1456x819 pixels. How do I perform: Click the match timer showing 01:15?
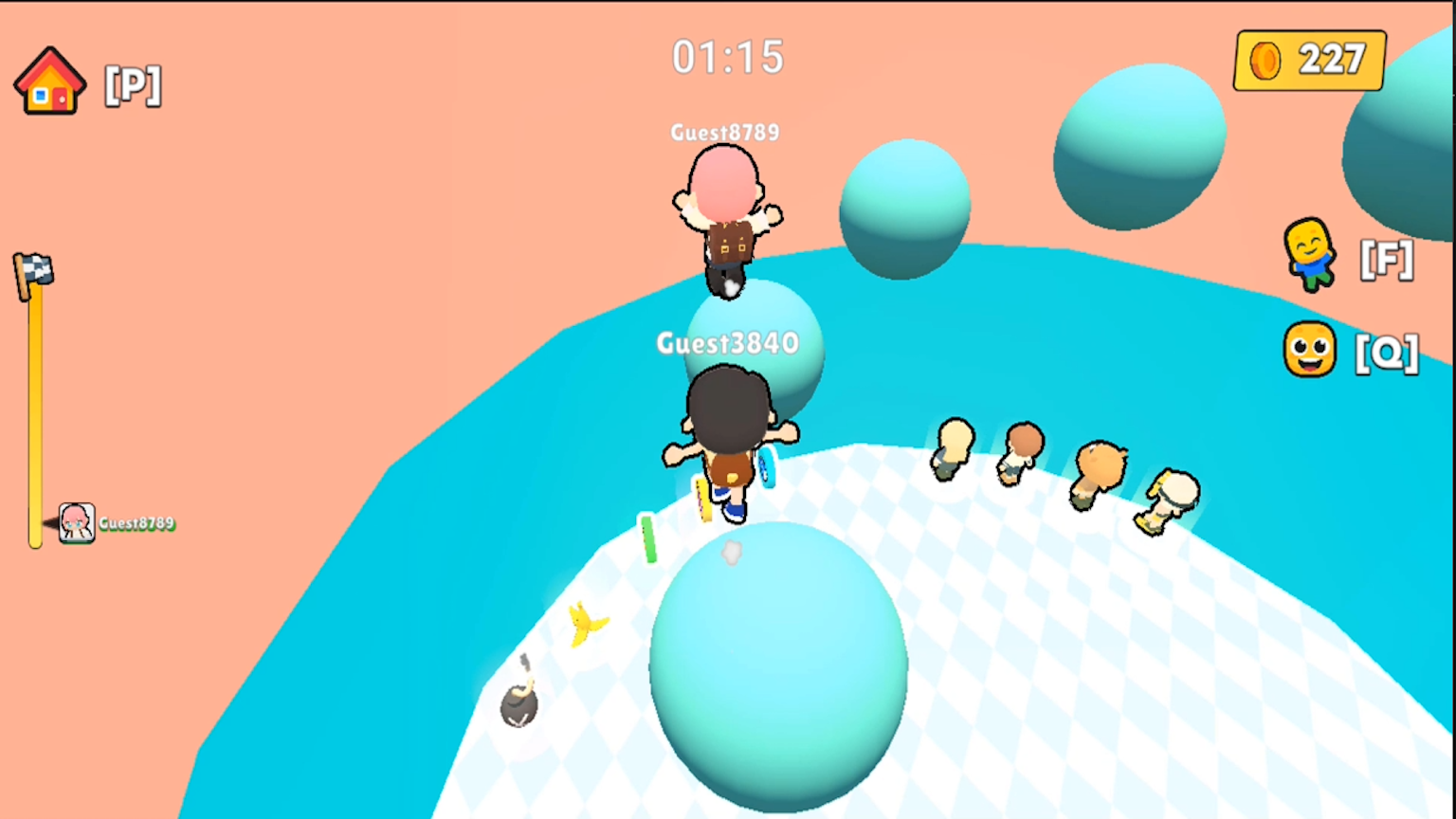(x=727, y=57)
